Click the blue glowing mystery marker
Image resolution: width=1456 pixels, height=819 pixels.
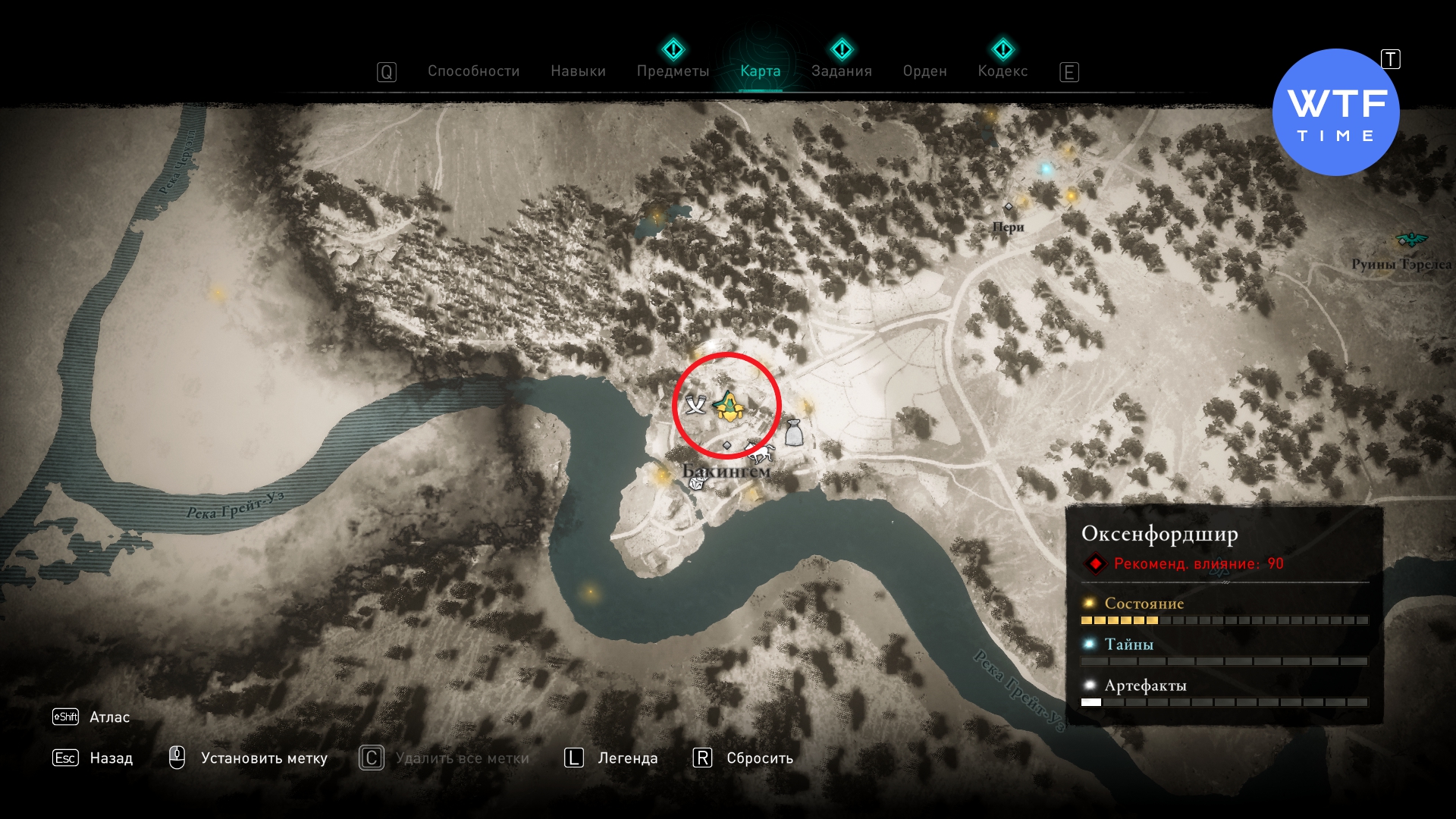coord(1046,169)
